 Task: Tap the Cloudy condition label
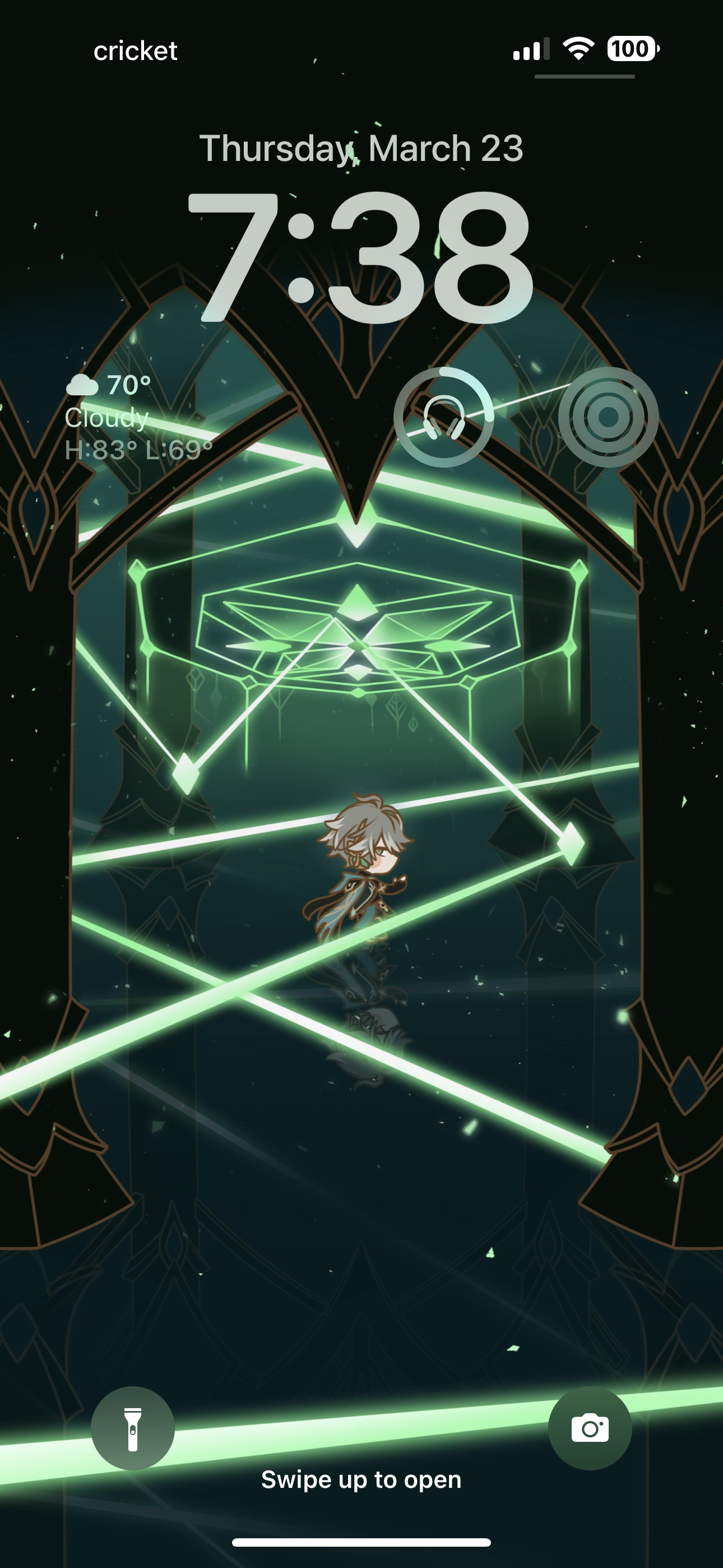(106, 418)
